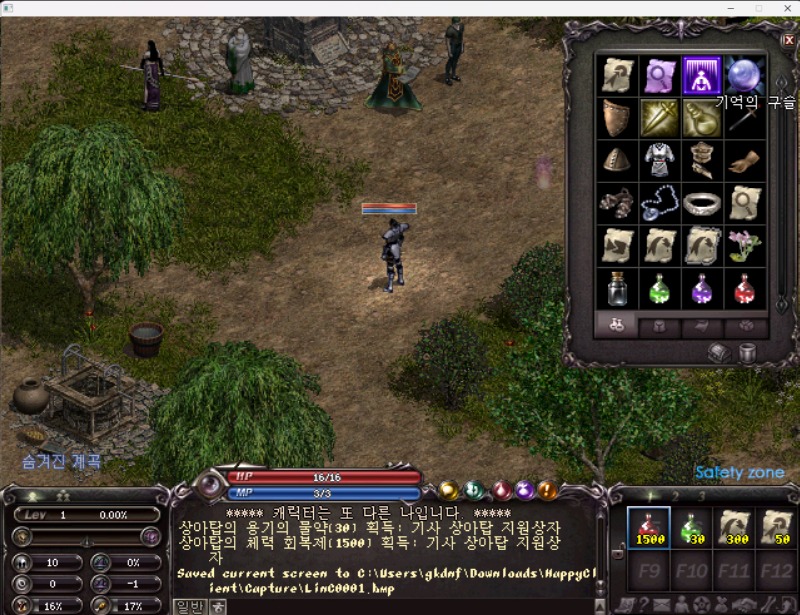The width and height of the screenshot is (800, 615).
Task: Select the silver ring in inventory
Action: pyautogui.click(x=702, y=203)
